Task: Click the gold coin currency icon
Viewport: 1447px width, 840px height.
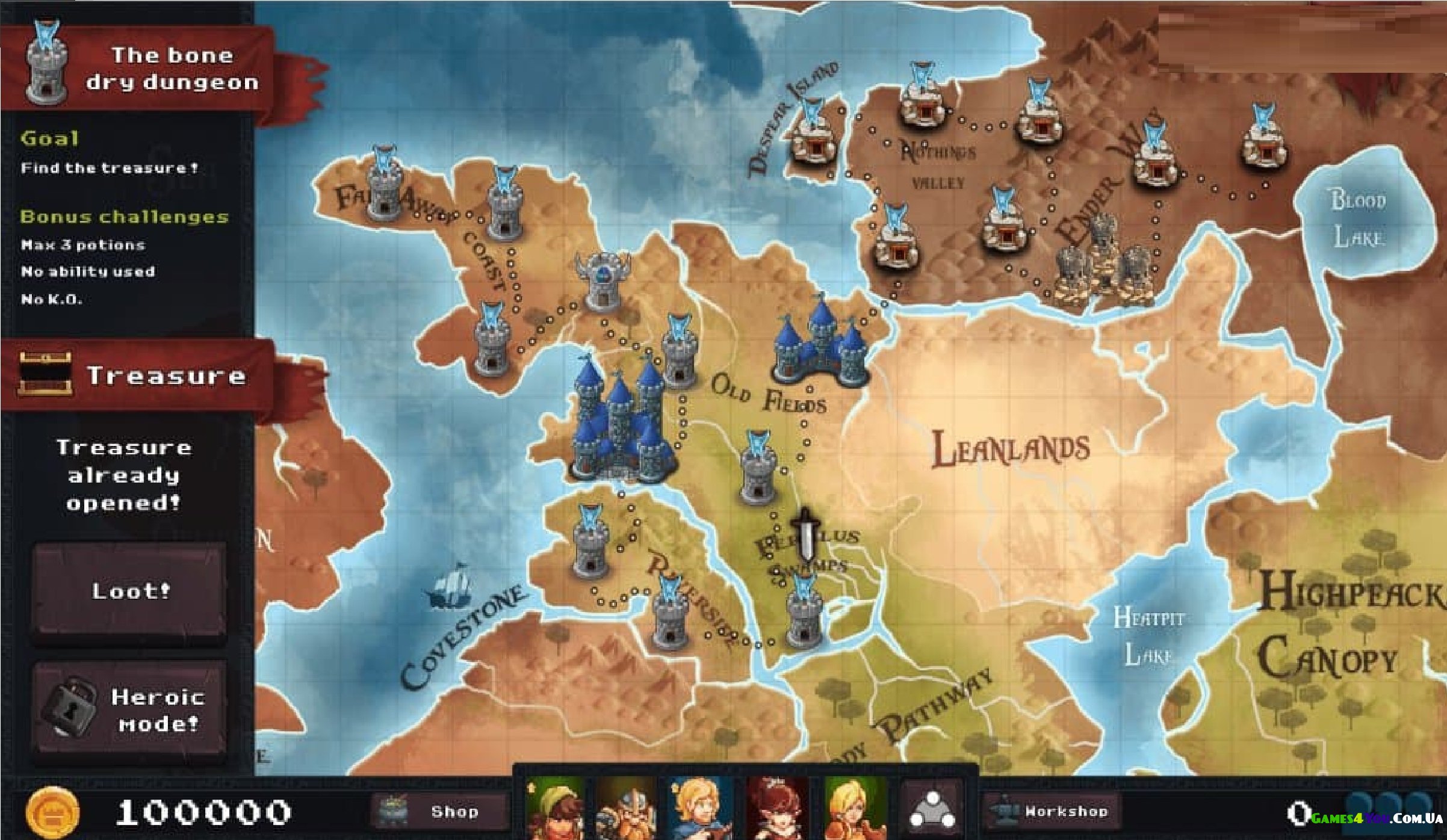Action: click(53, 812)
